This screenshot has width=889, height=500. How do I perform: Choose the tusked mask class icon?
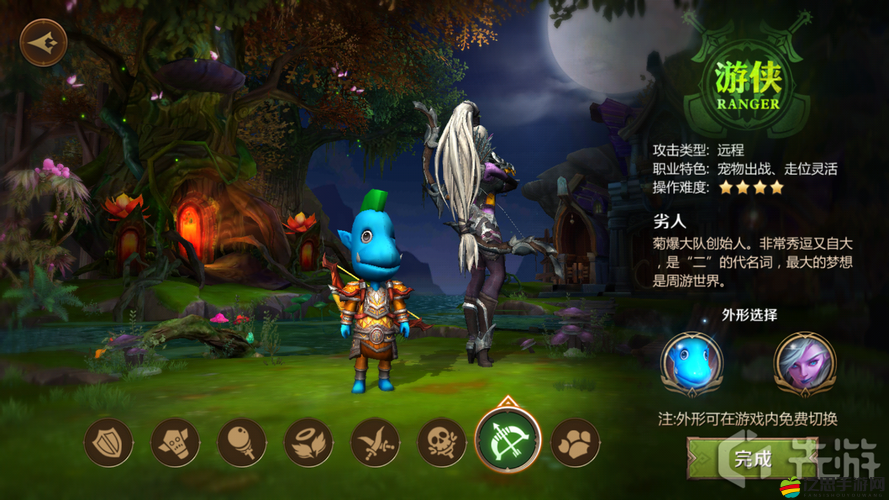pyautogui.click(x=175, y=442)
